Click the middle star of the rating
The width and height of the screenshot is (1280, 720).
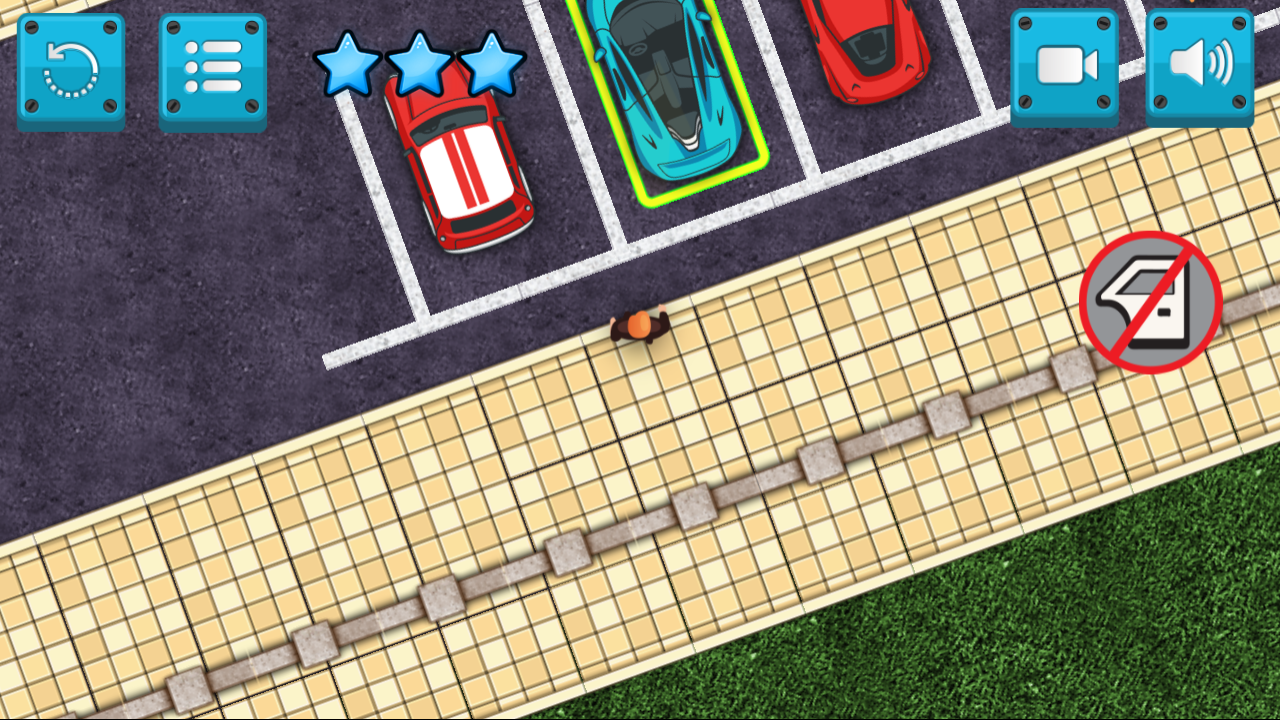(420, 65)
